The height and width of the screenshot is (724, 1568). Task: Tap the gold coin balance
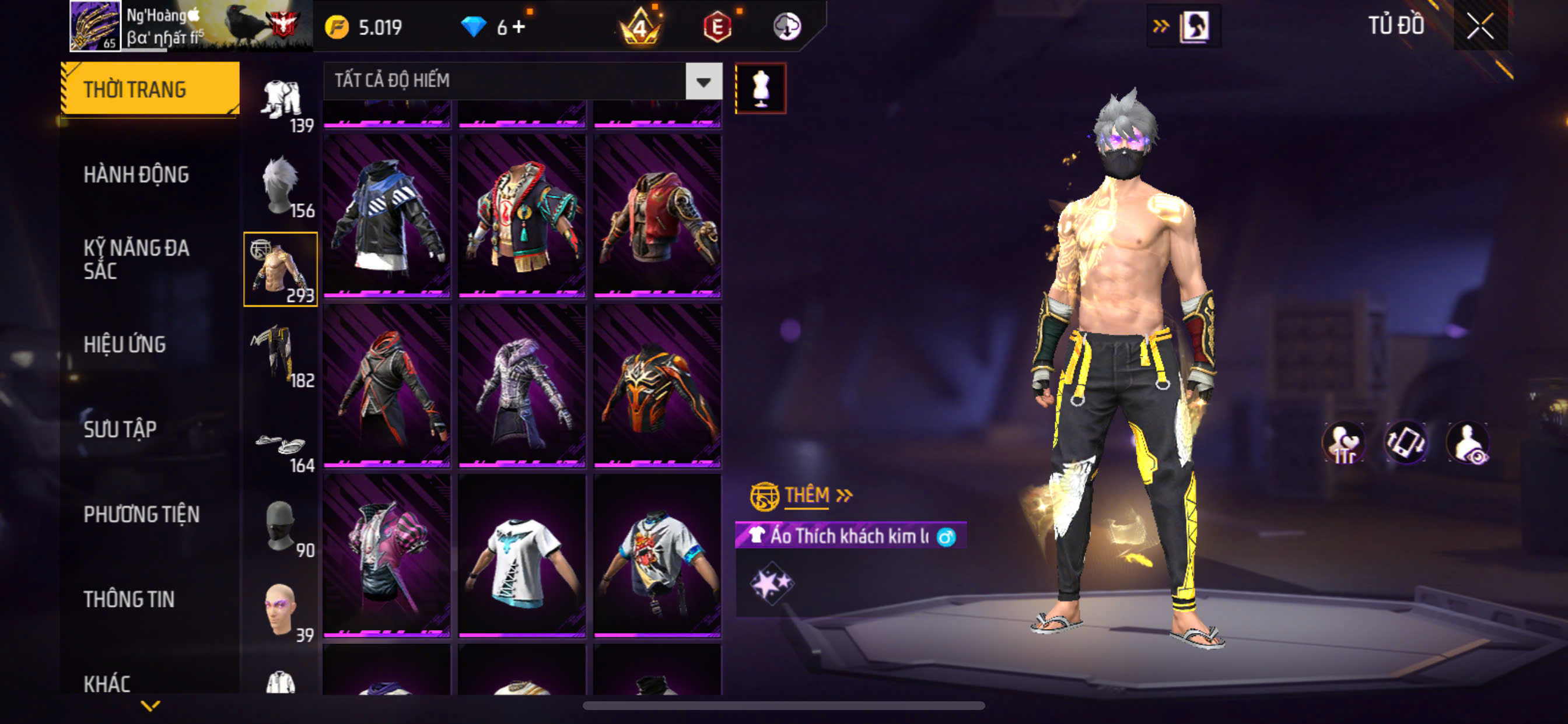click(365, 27)
